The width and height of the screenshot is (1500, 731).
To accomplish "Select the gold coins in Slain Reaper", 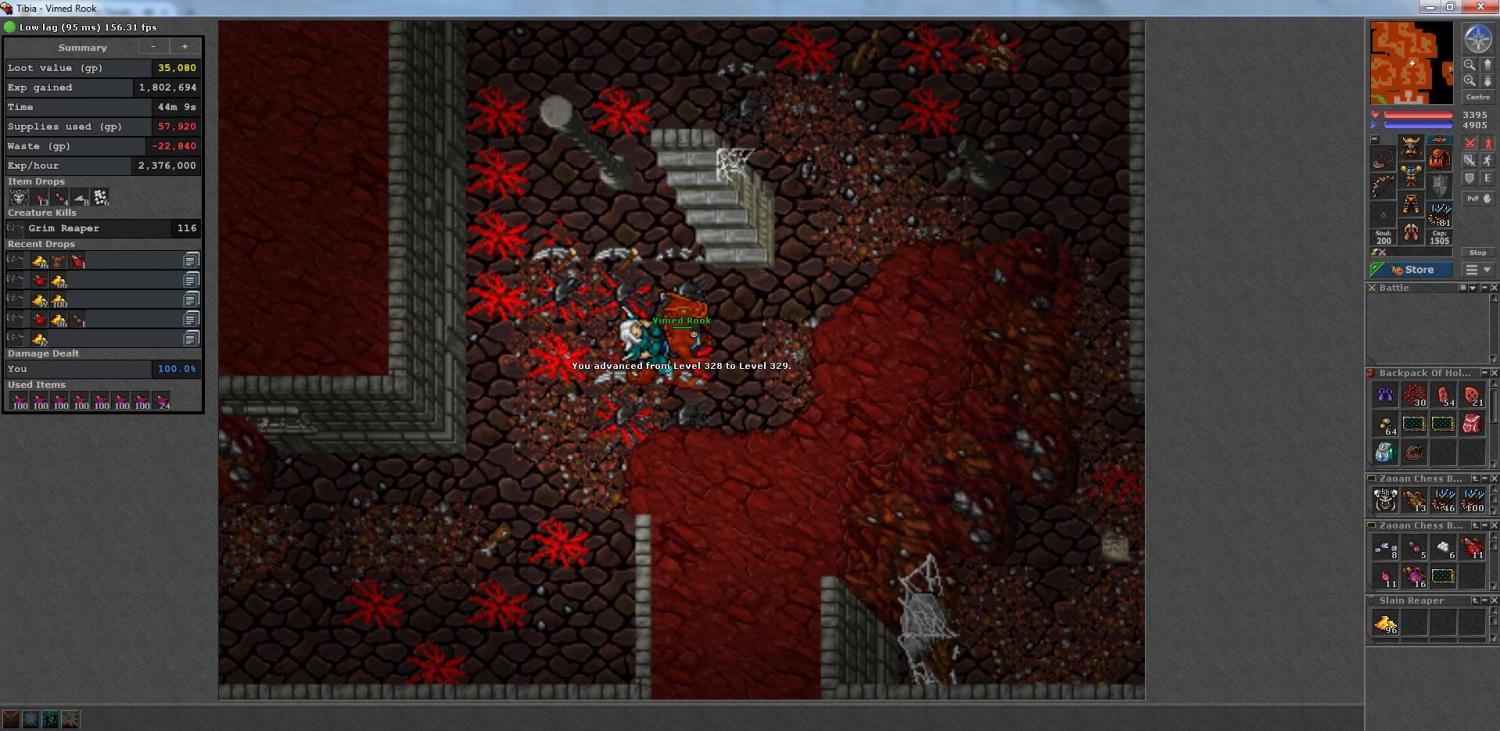I will pos(1385,623).
